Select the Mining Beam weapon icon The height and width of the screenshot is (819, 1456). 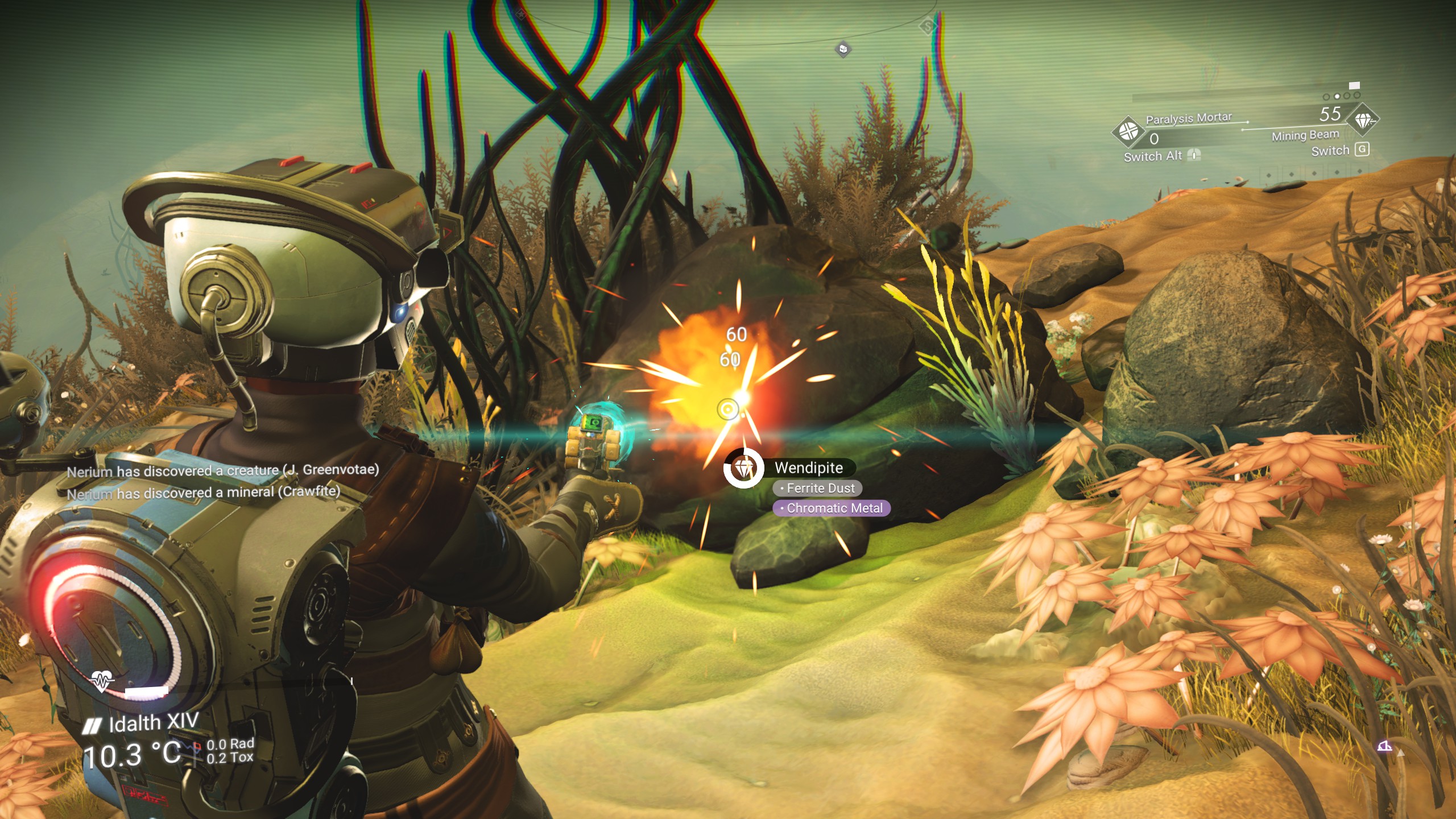[1363, 121]
